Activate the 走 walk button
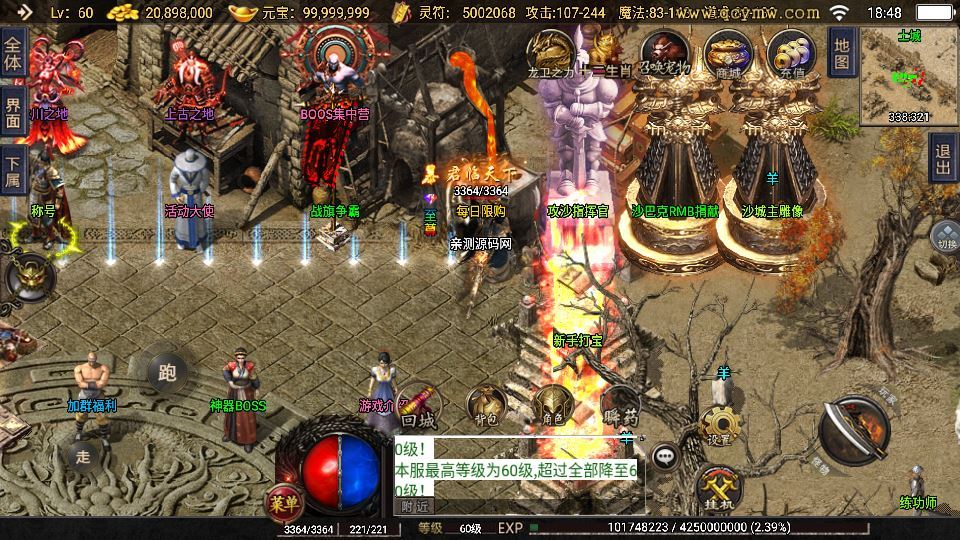Image resolution: width=960 pixels, height=540 pixels. (x=84, y=456)
